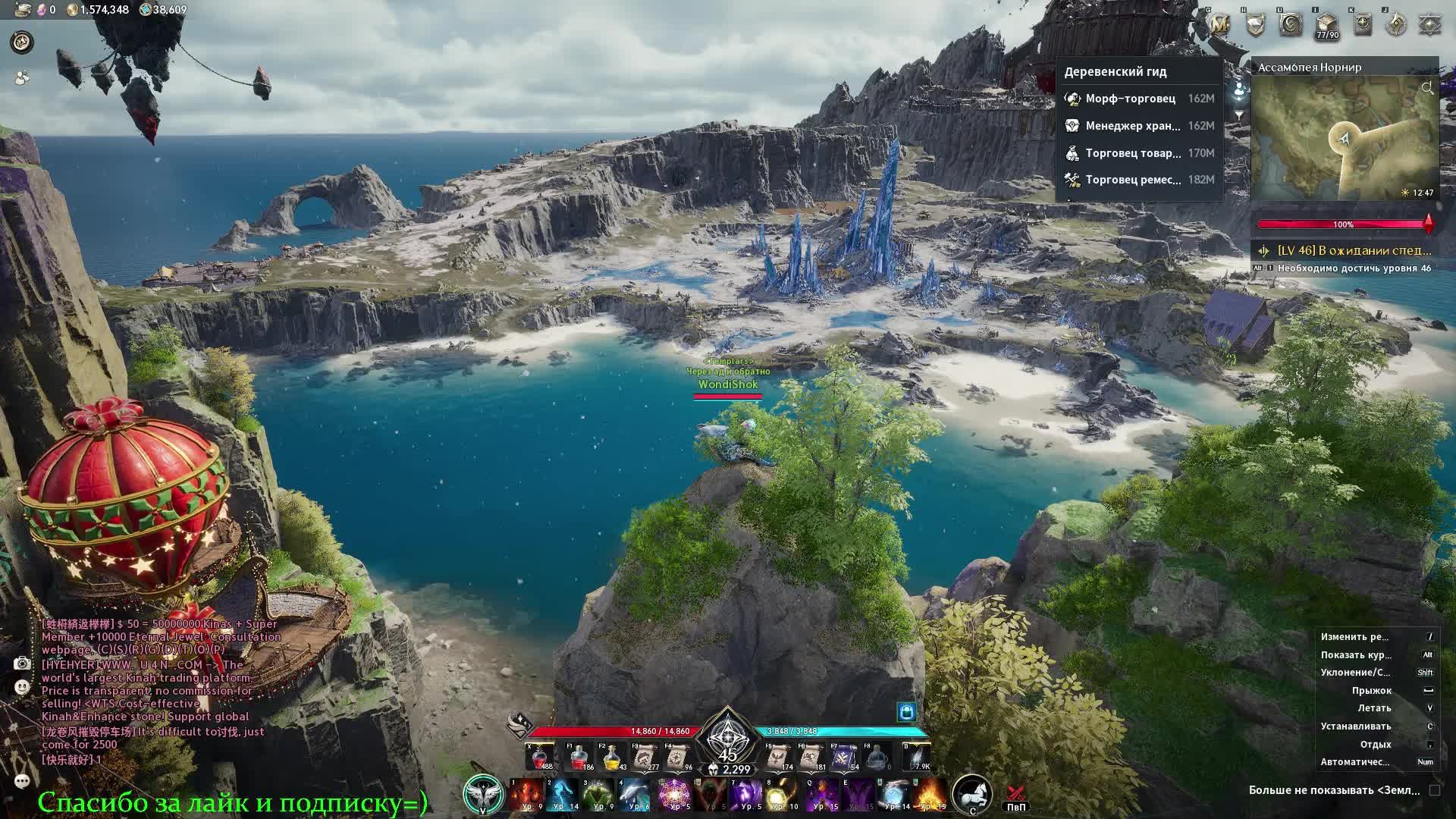Pick the Торговец товар... row in the guide

point(1133,153)
